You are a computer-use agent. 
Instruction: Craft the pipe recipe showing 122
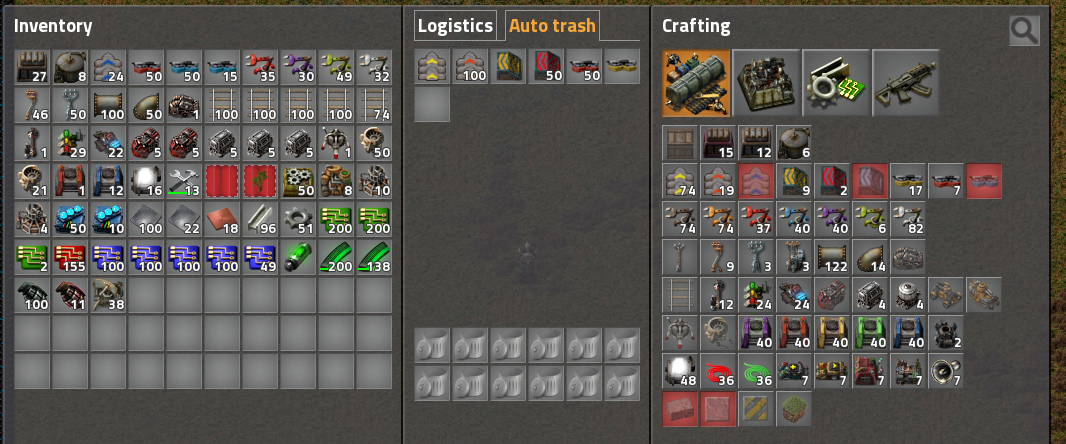pyautogui.click(x=833, y=257)
